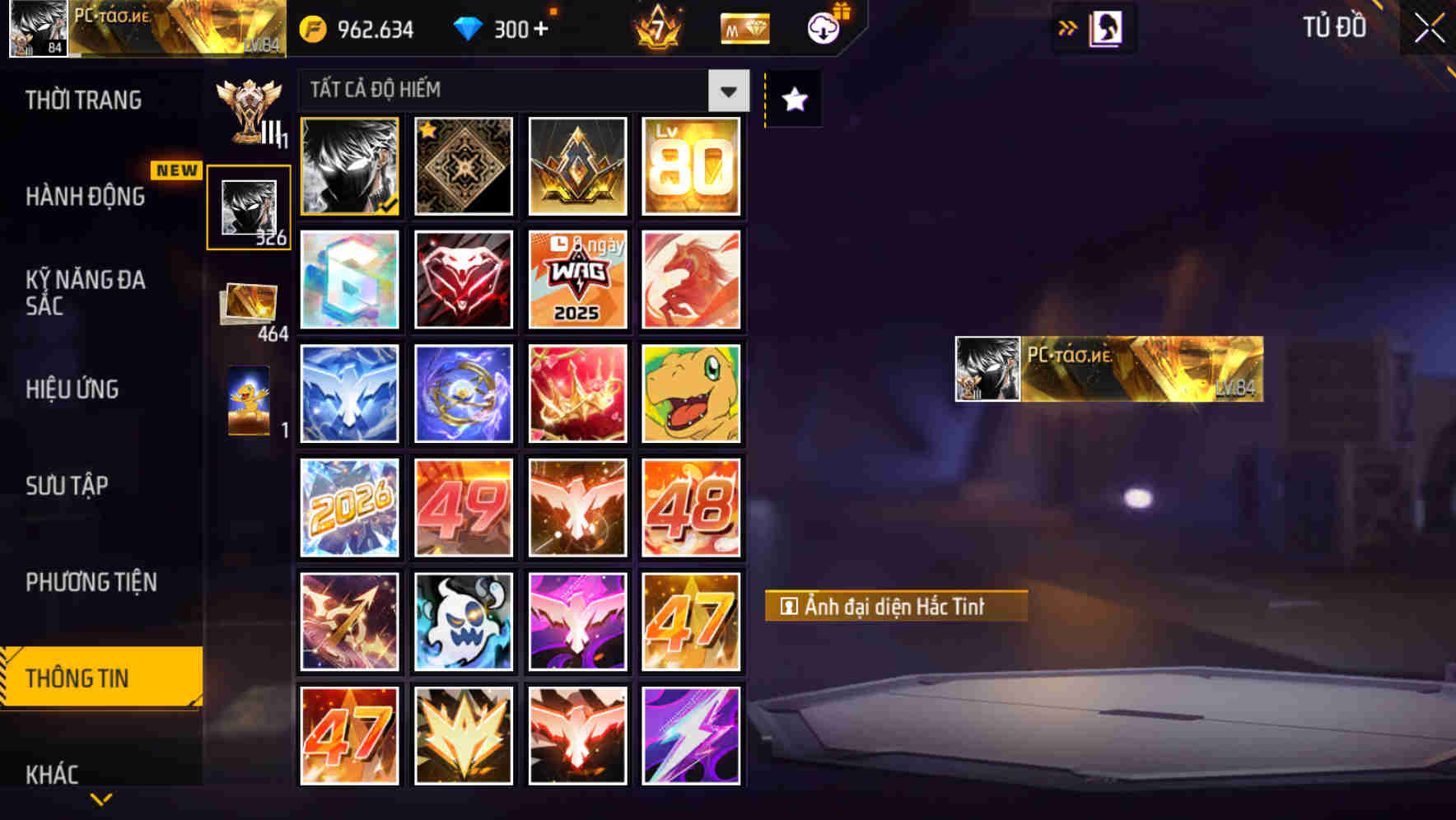This screenshot has height=820, width=1456.
Task: Select the Lv 80 avatar thumbnail
Action: pos(692,166)
